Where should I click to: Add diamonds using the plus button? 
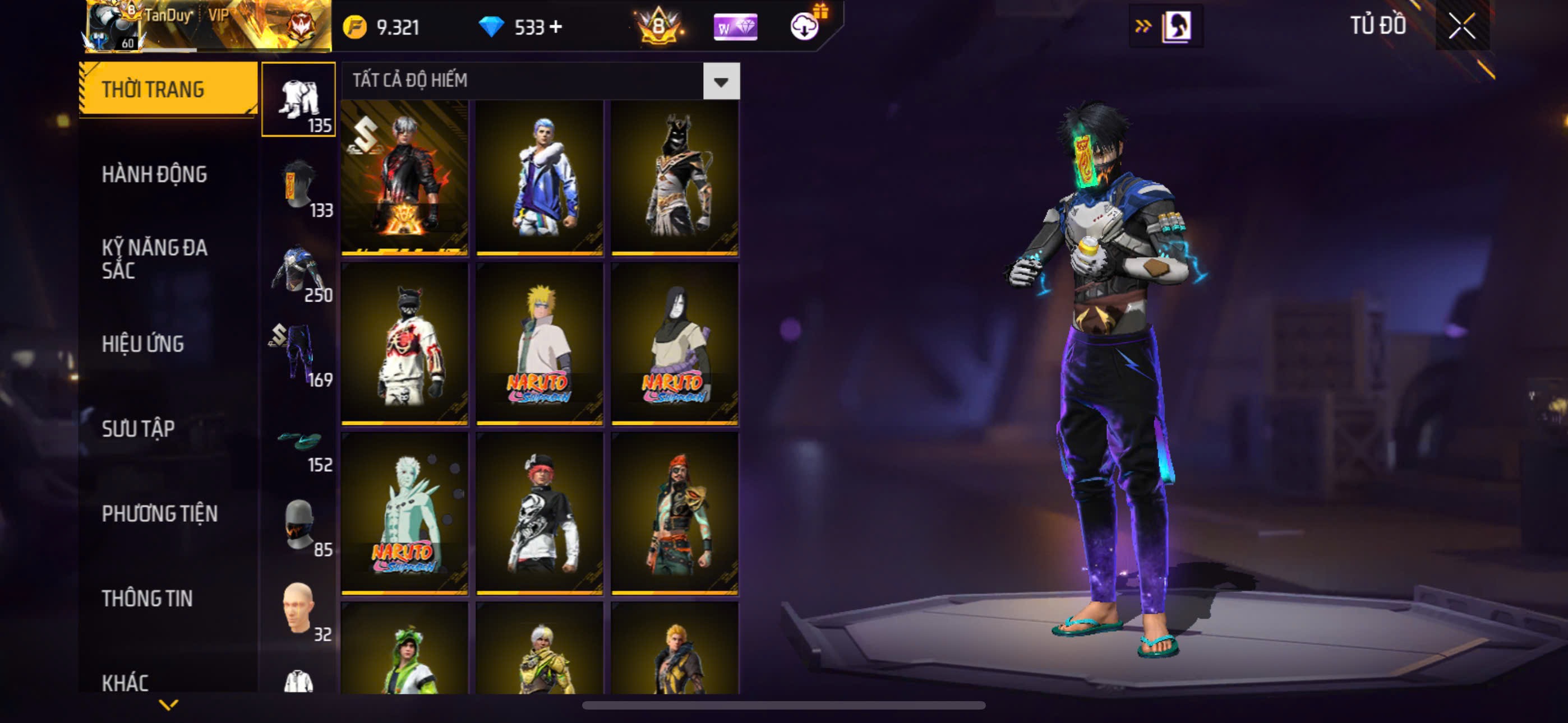click(x=556, y=27)
